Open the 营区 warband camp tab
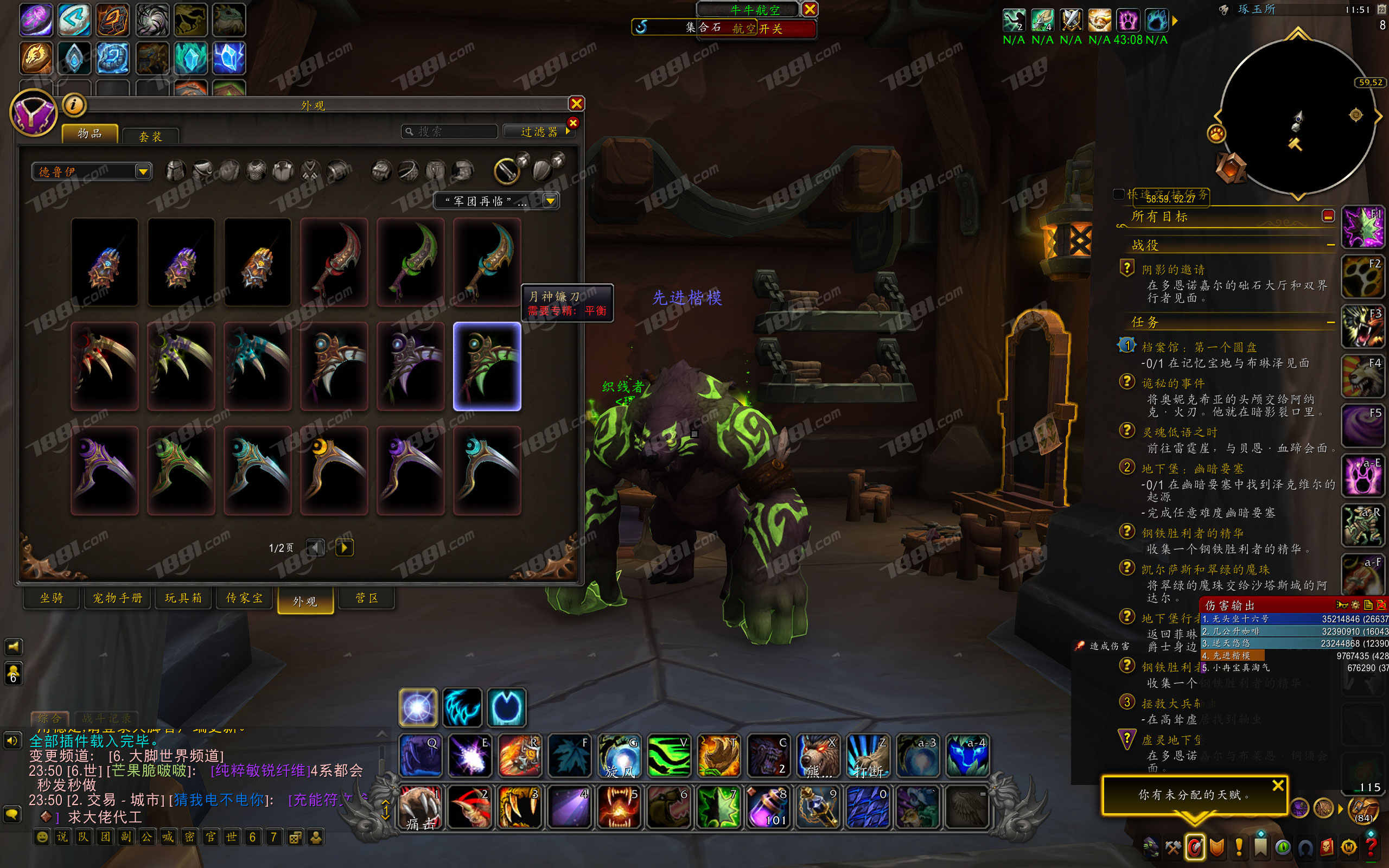The height and width of the screenshot is (868, 1389). click(367, 598)
